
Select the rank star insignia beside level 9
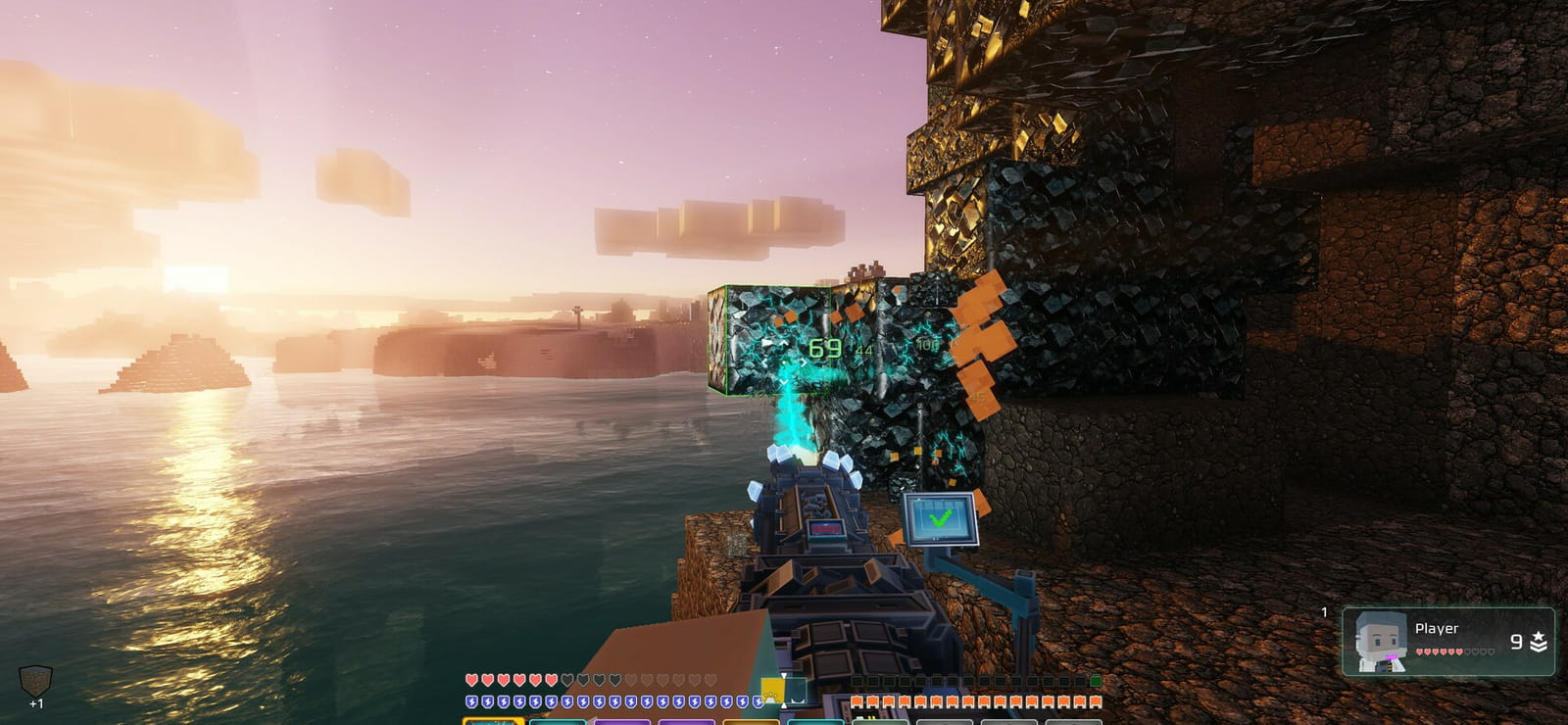coord(1539,642)
